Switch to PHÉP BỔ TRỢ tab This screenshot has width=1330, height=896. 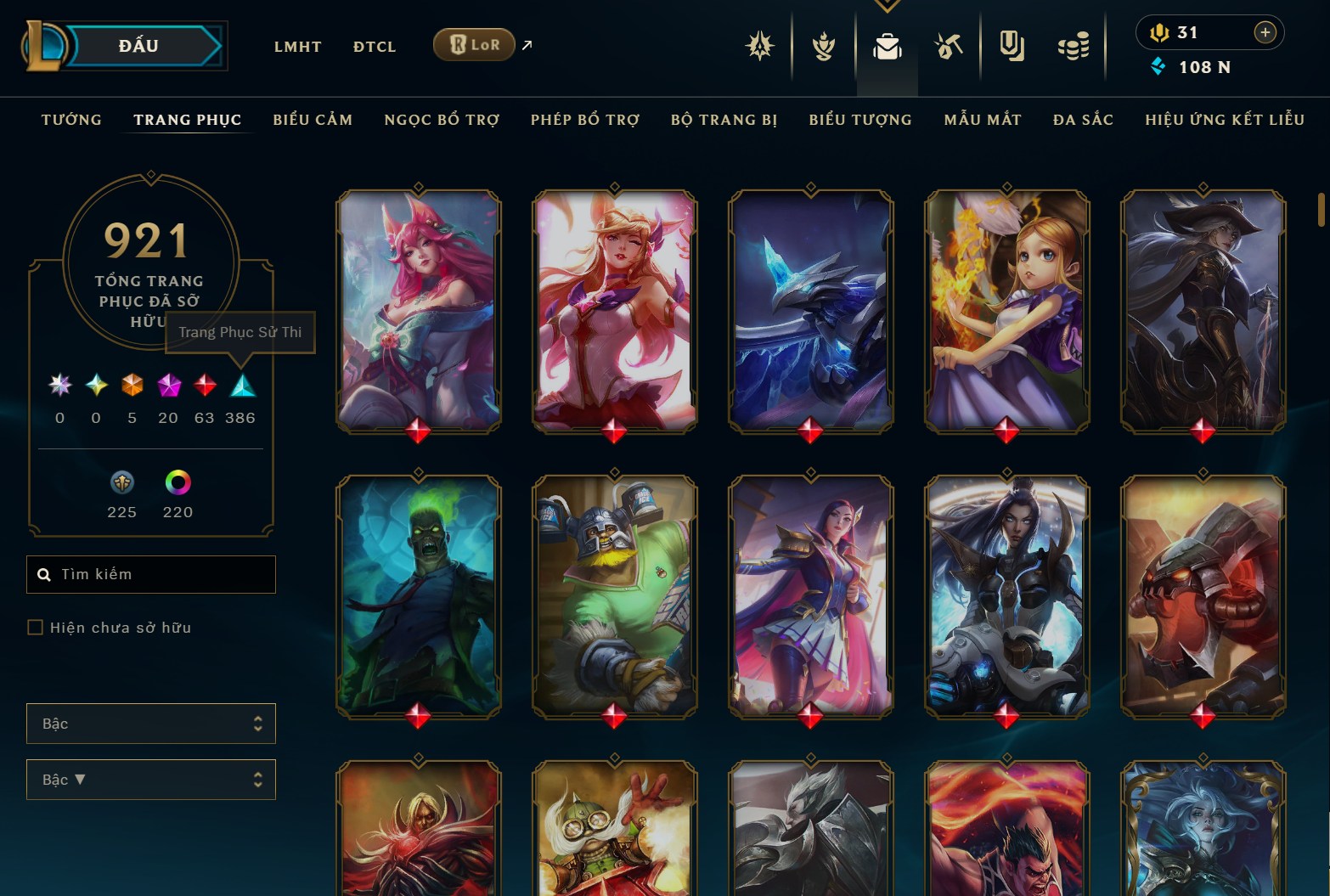(x=585, y=120)
